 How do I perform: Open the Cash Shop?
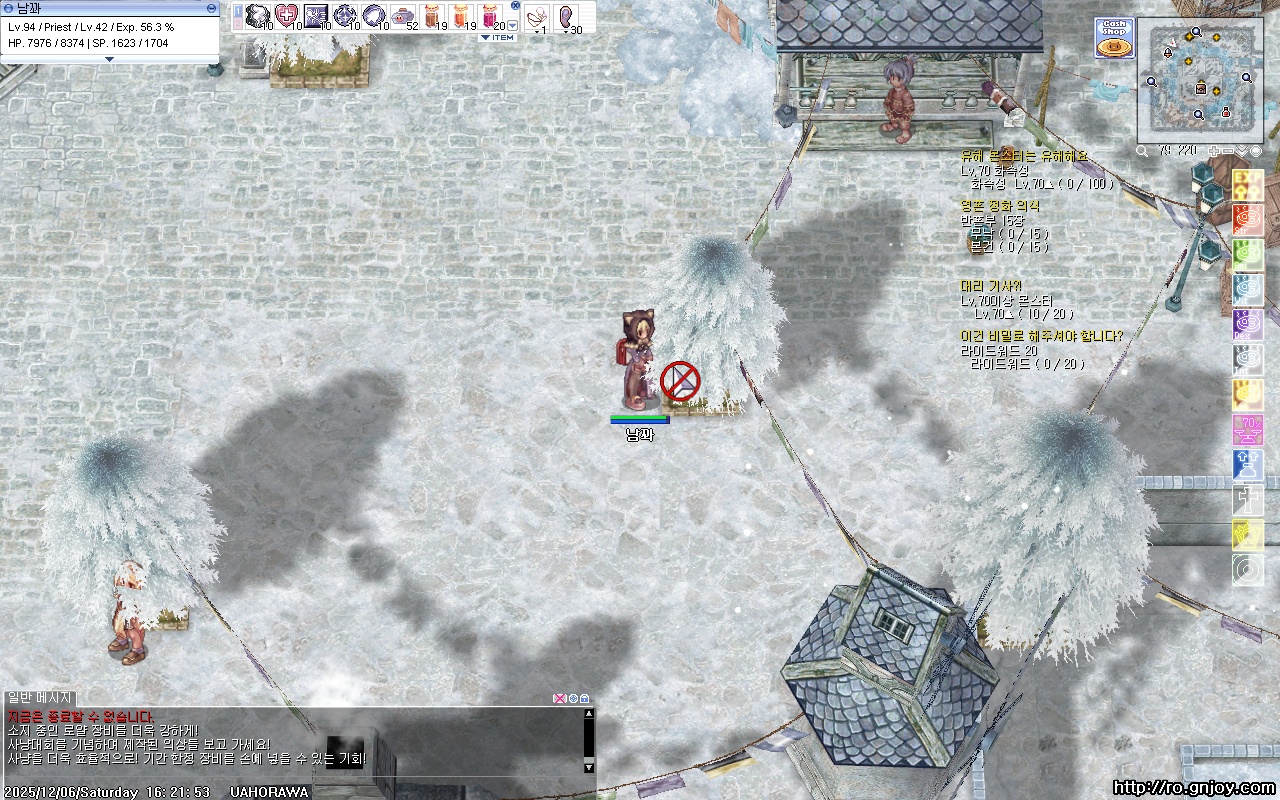click(x=1114, y=38)
